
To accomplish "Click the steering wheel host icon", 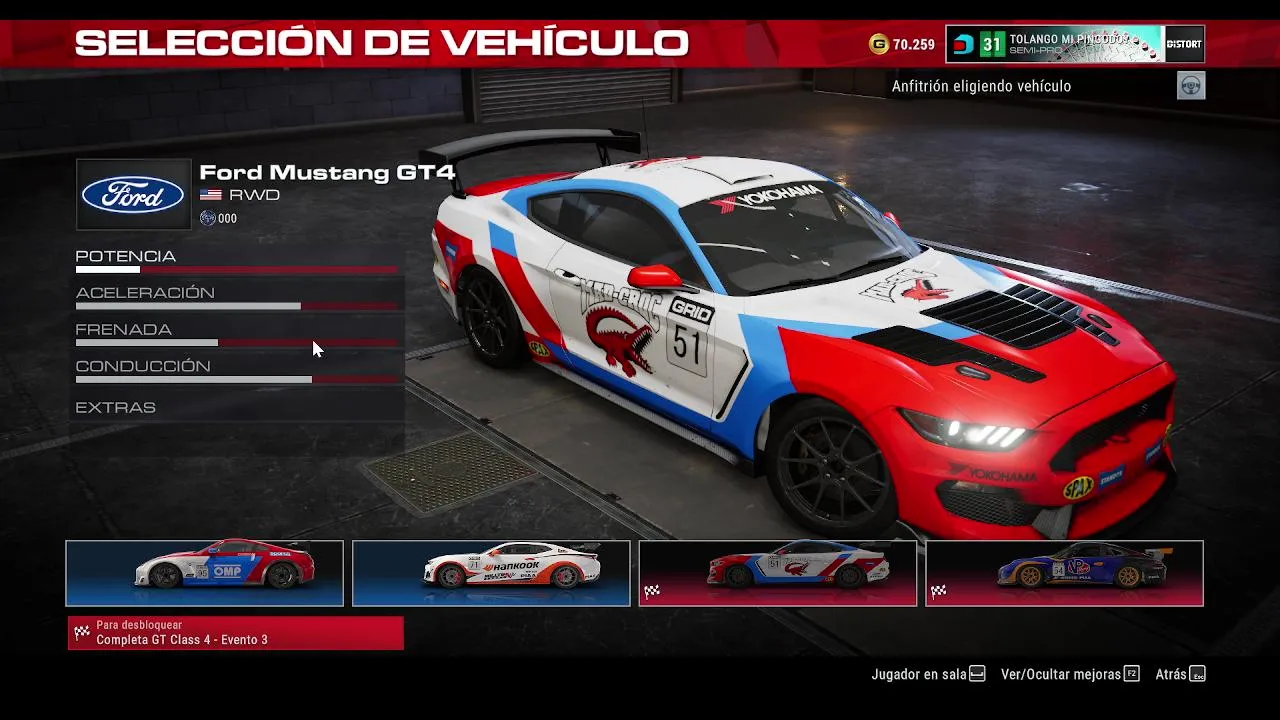I will (x=1191, y=86).
